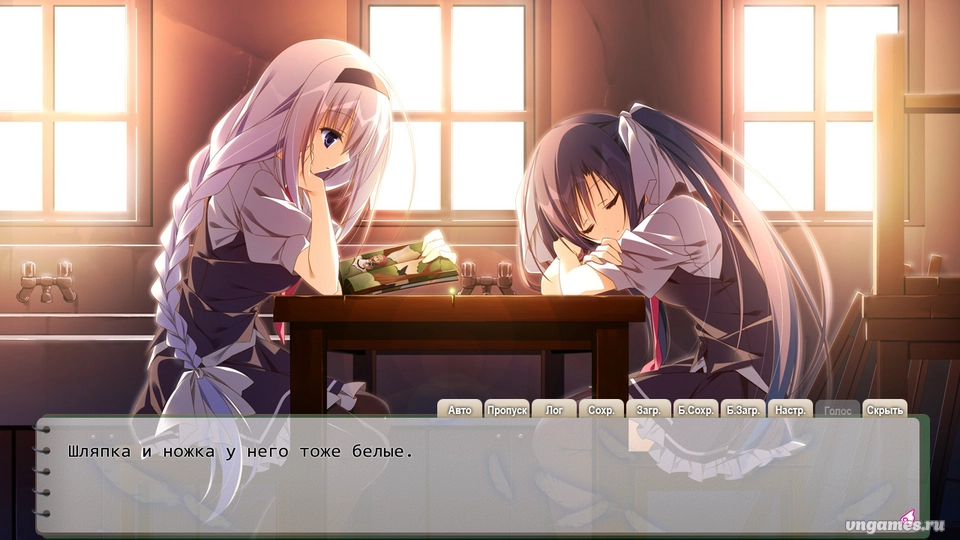This screenshot has height=540, width=960.
Task: Replay the voice line with Голос
Action: [x=837, y=410]
